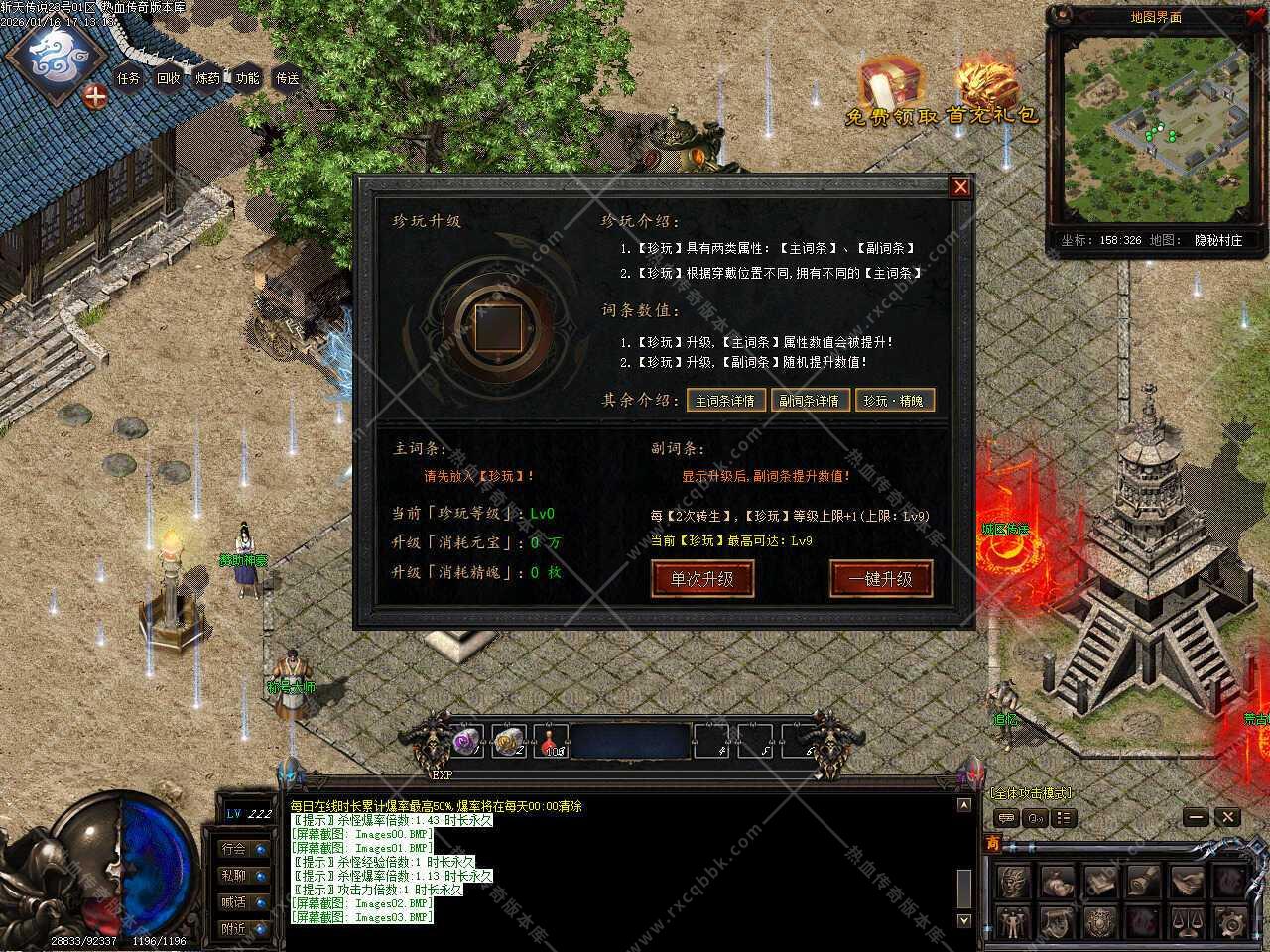
Task: Open the 传送 teleport menu
Action: [x=288, y=78]
